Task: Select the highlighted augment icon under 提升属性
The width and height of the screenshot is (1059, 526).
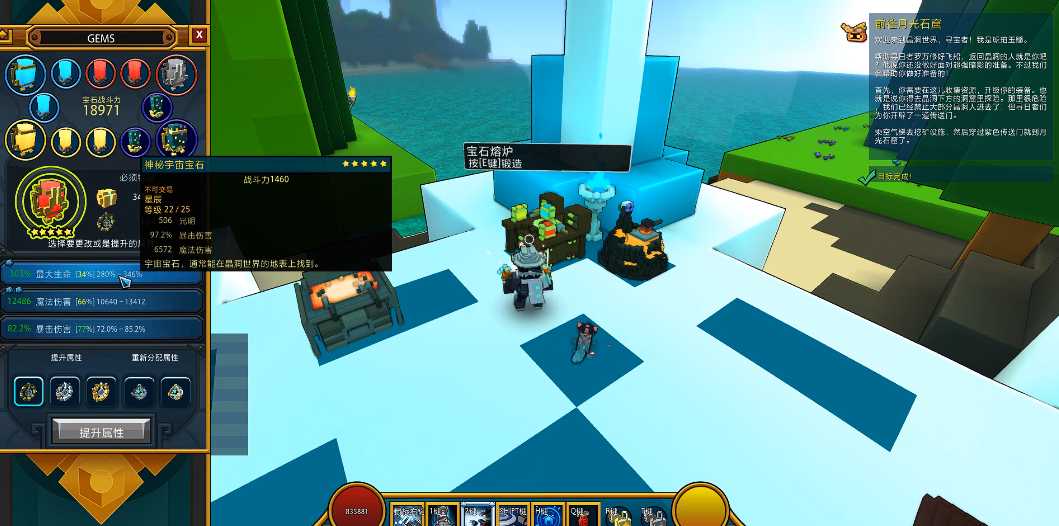Action: coord(29,391)
